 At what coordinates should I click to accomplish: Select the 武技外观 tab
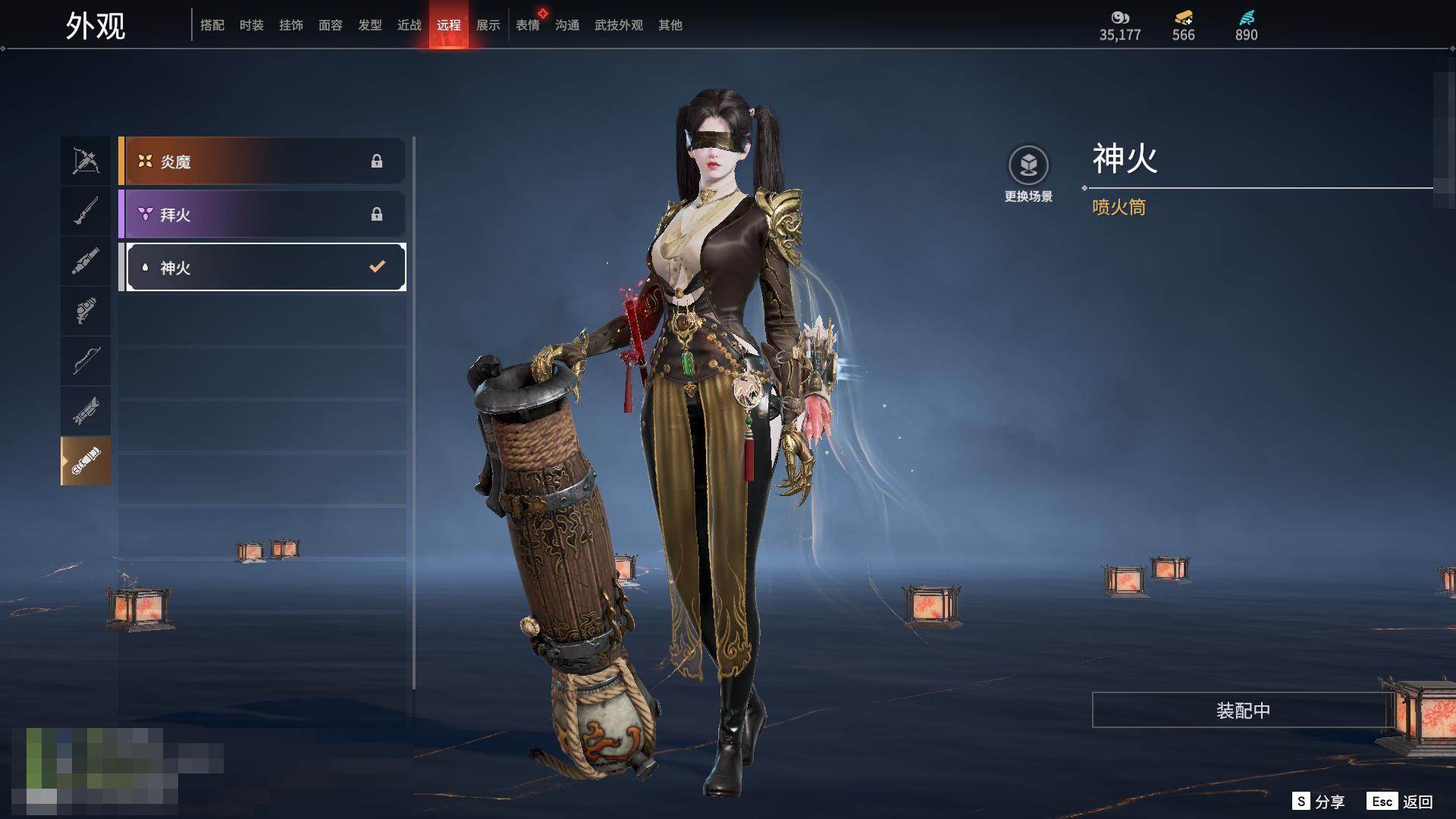click(619, 25)
